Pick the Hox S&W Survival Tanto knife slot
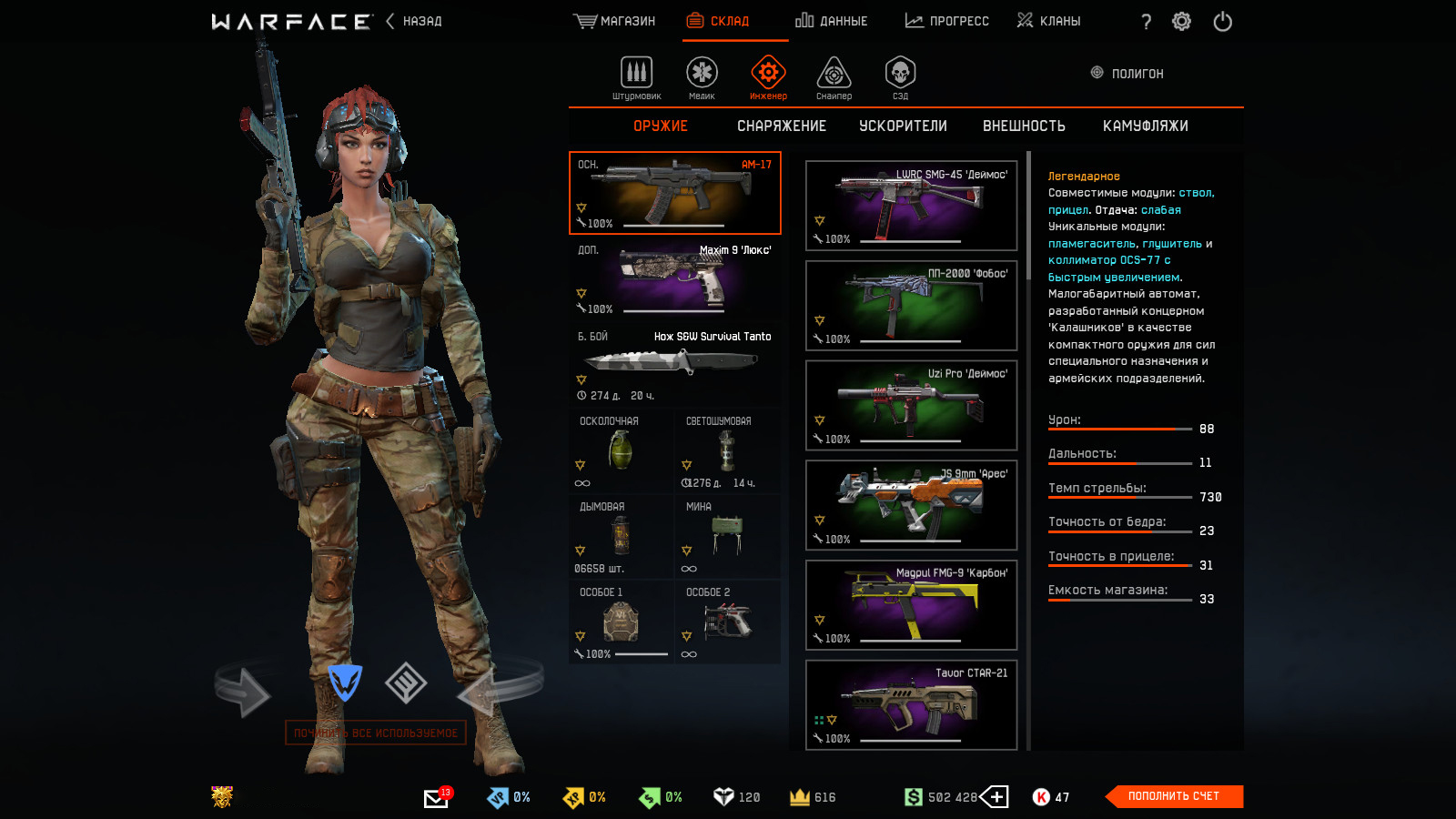 [x=674, y=365]
